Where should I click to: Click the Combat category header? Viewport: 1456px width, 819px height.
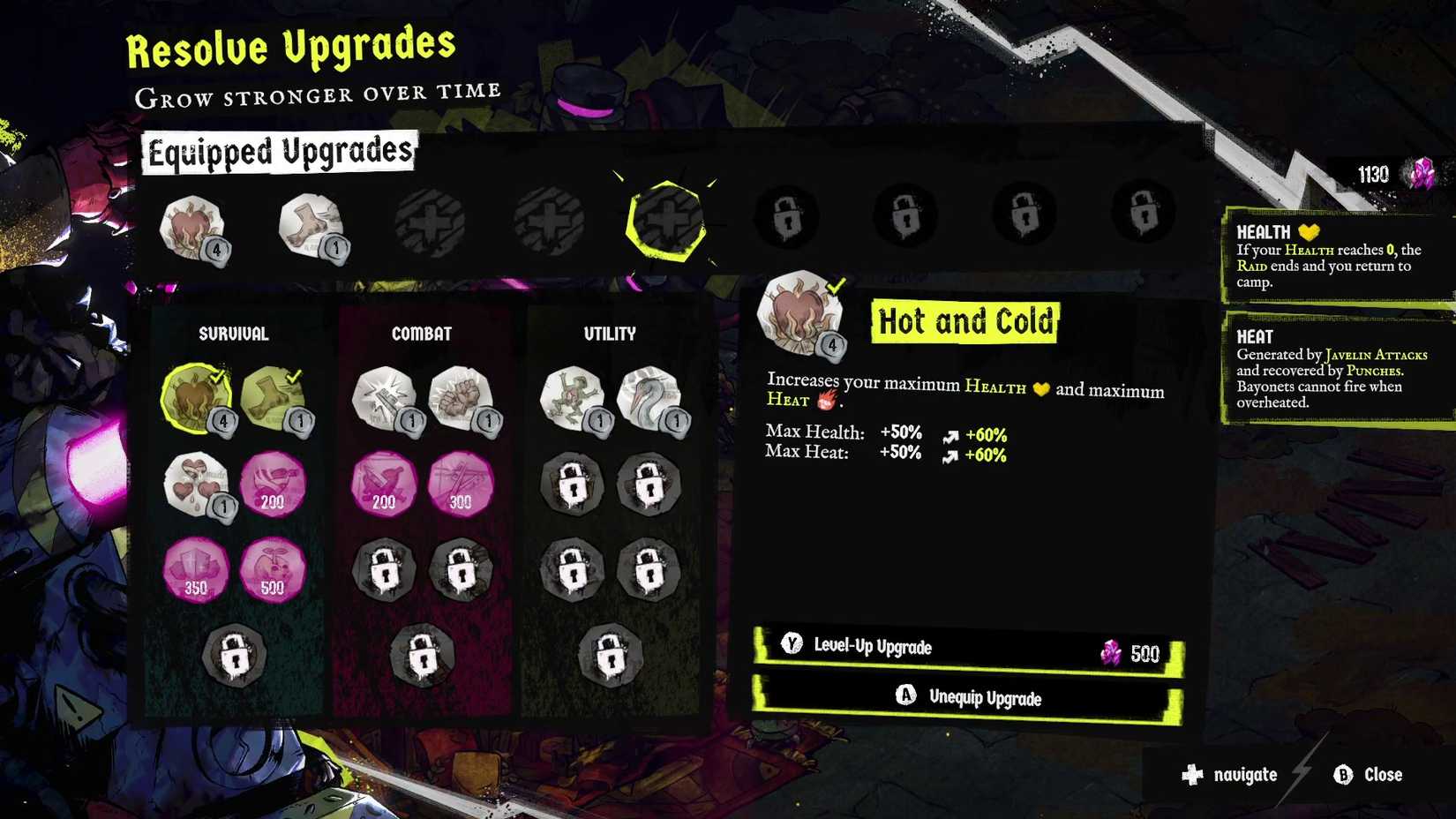(x=421, y=334)
